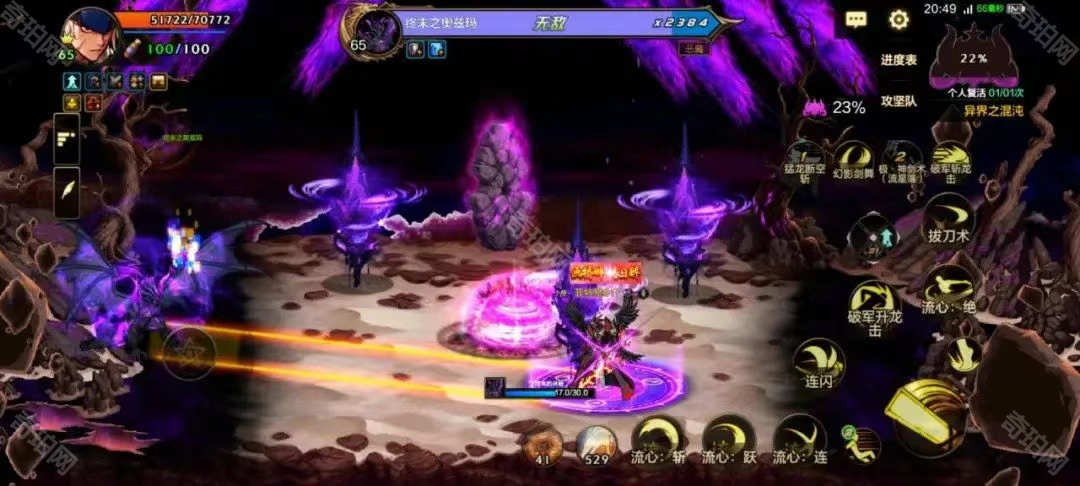Open the settings gear menu
Viewport: 1080px width, 486px height.
click(x=899, y=20)
